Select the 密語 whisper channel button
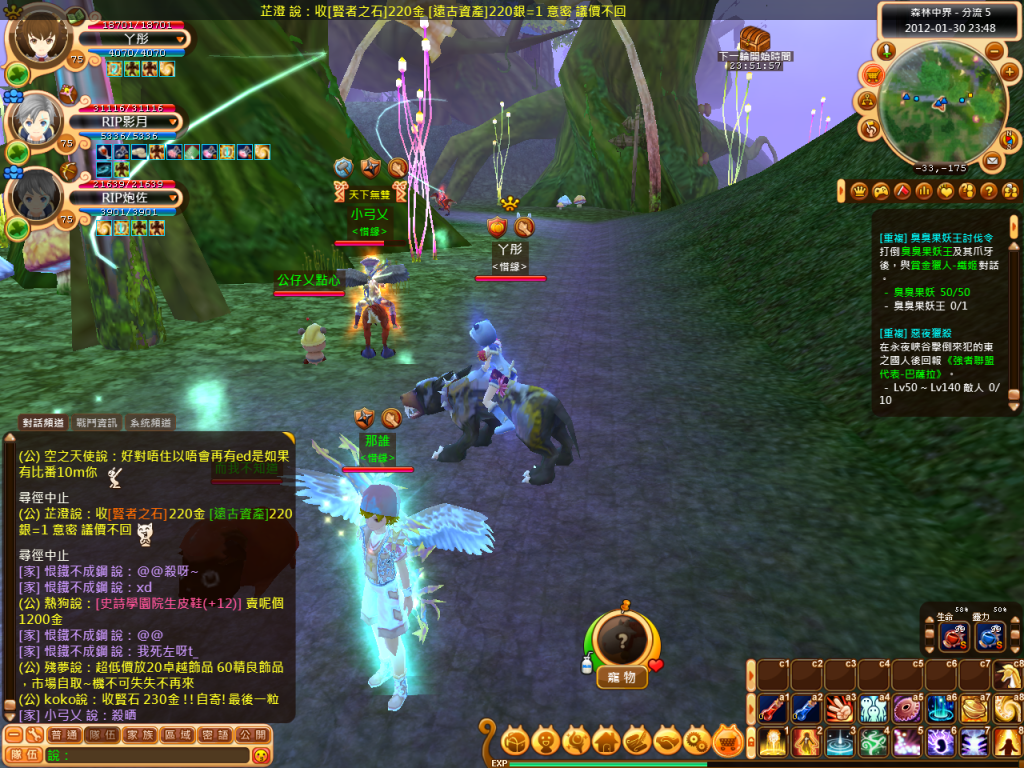The width and height of the screenshot is (1024, 768). (214, 734)
